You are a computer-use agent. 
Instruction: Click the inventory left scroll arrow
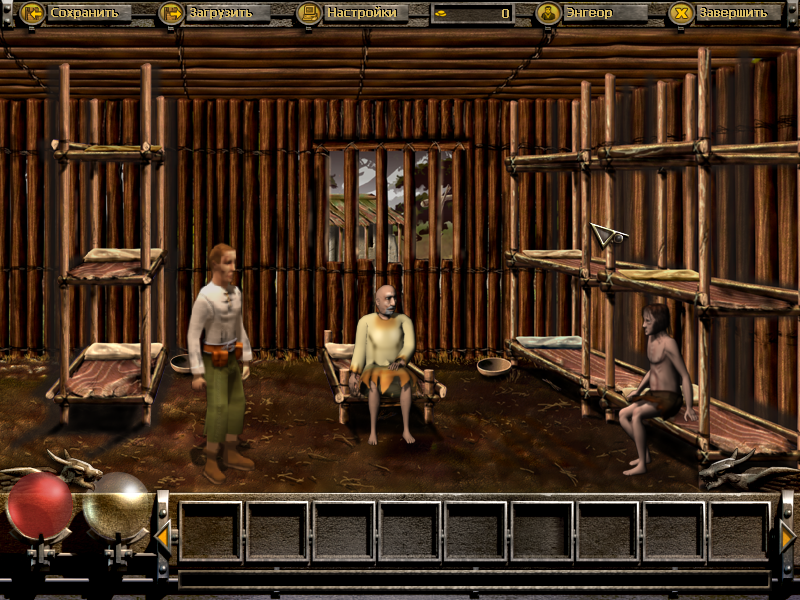(x=163, y=539)
